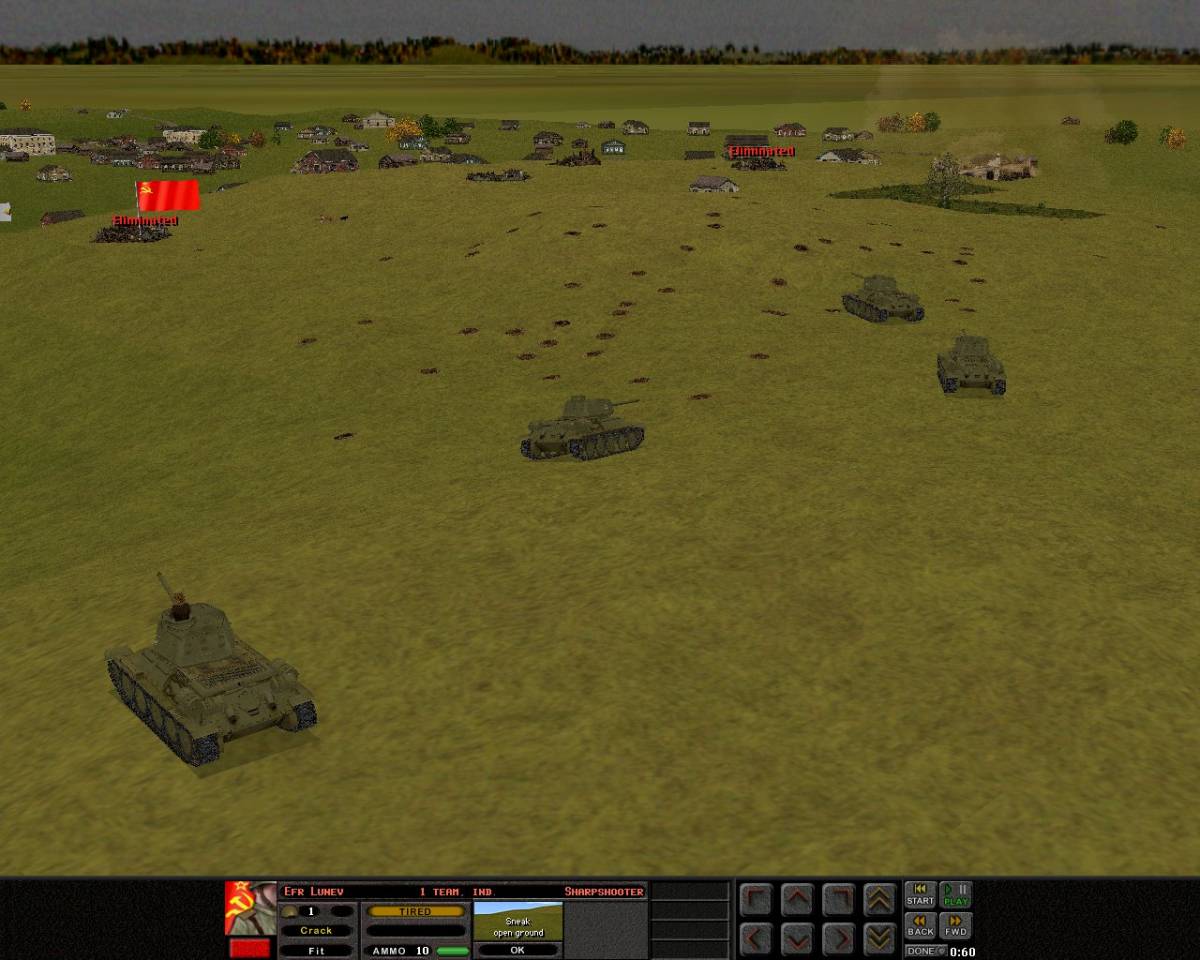Step the replay BACK
The height and width of the screenshot is (960, 1200).
click(x=920, y=926)
